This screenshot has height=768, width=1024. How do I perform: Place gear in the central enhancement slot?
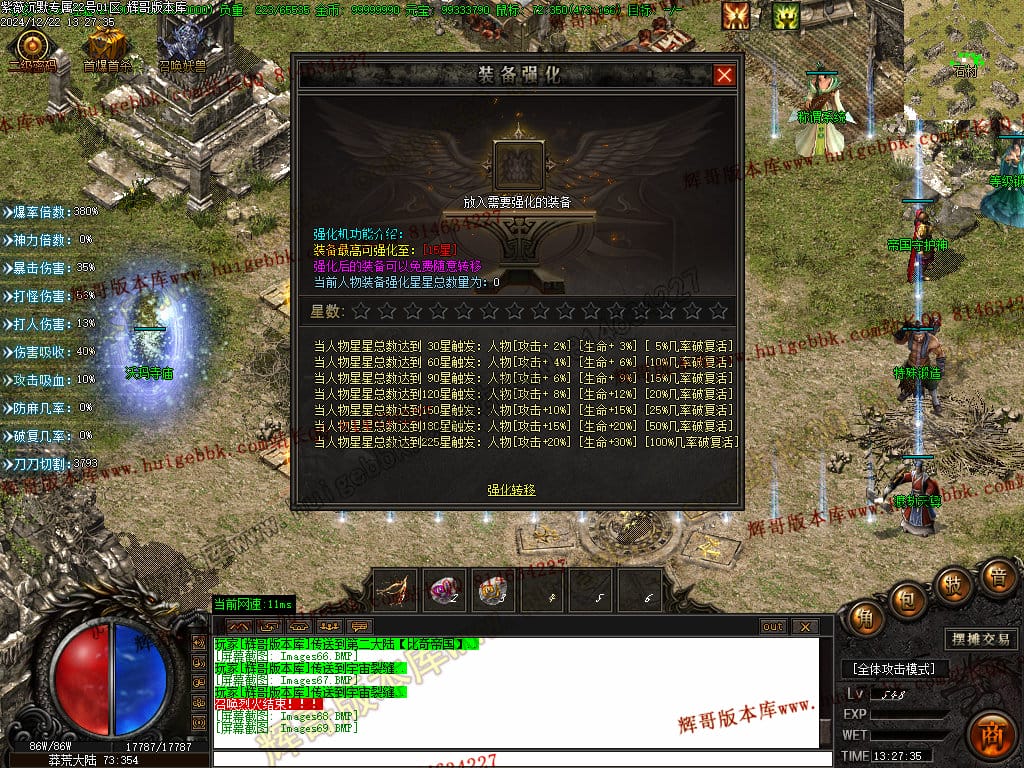[x=519, y=165]
